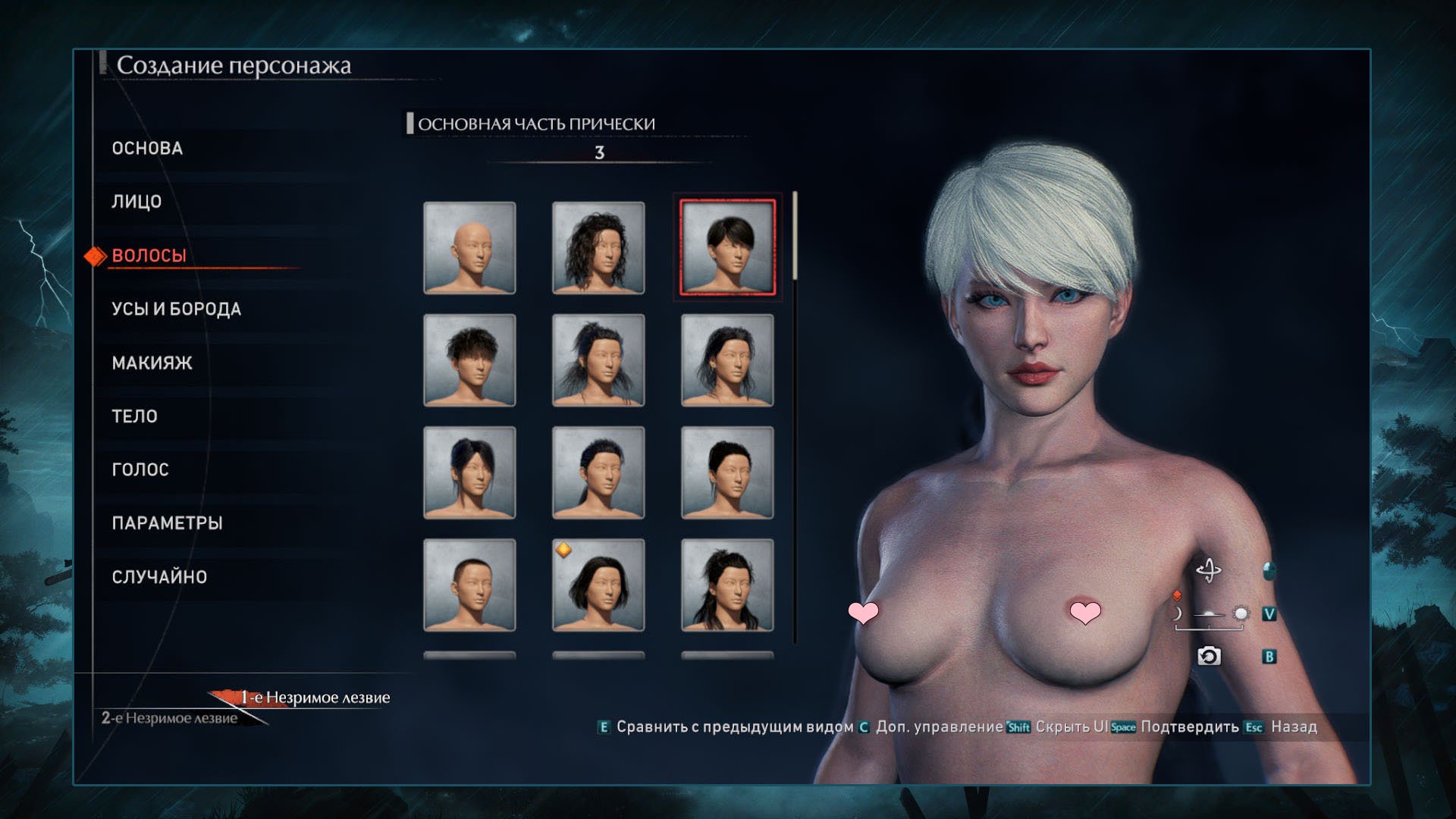Adjust the moon-to-sun lighting slider
1456x819 pixels.
(x=1209, y=614)
